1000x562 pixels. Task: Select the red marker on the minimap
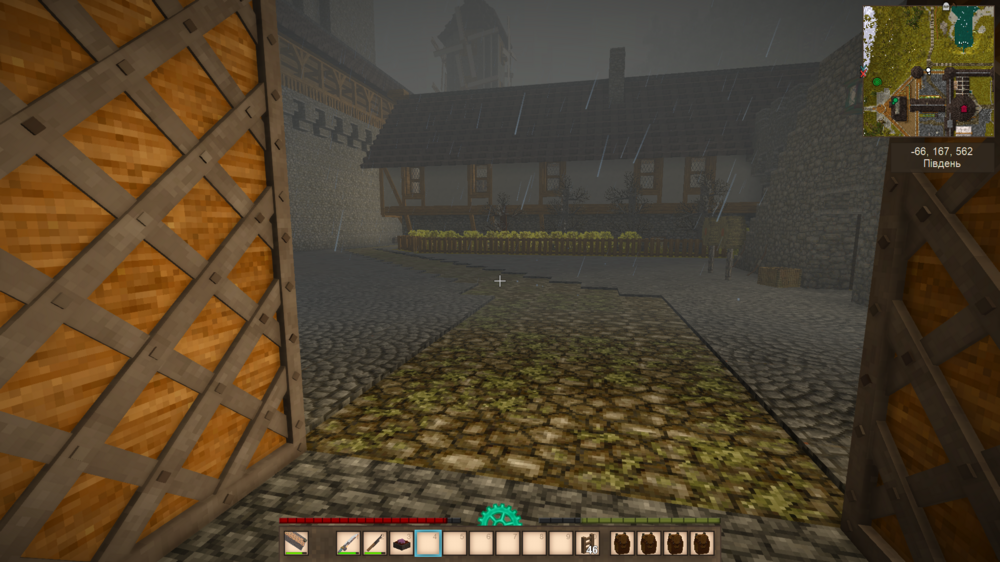[964, 108]
